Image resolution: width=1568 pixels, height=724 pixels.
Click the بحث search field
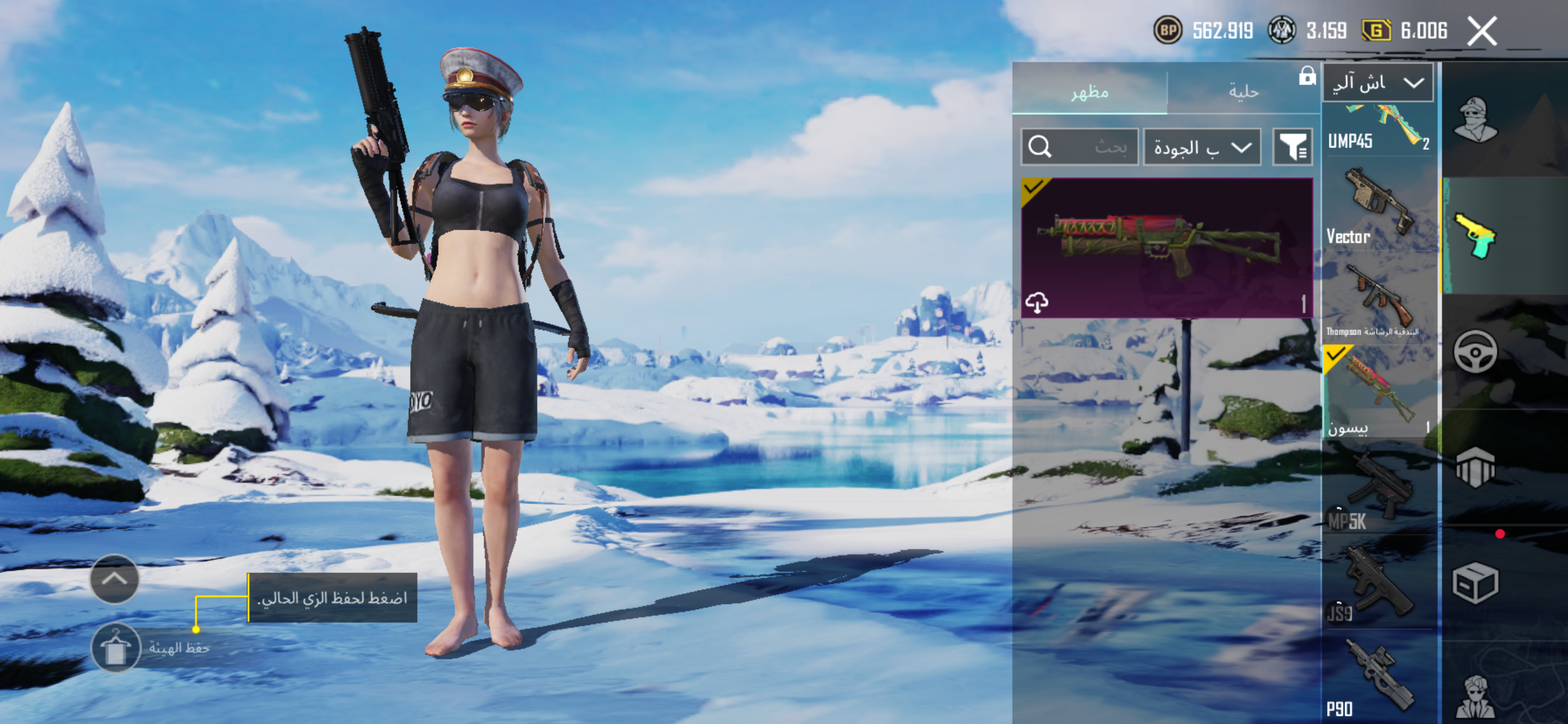(x=1079, y=147)
